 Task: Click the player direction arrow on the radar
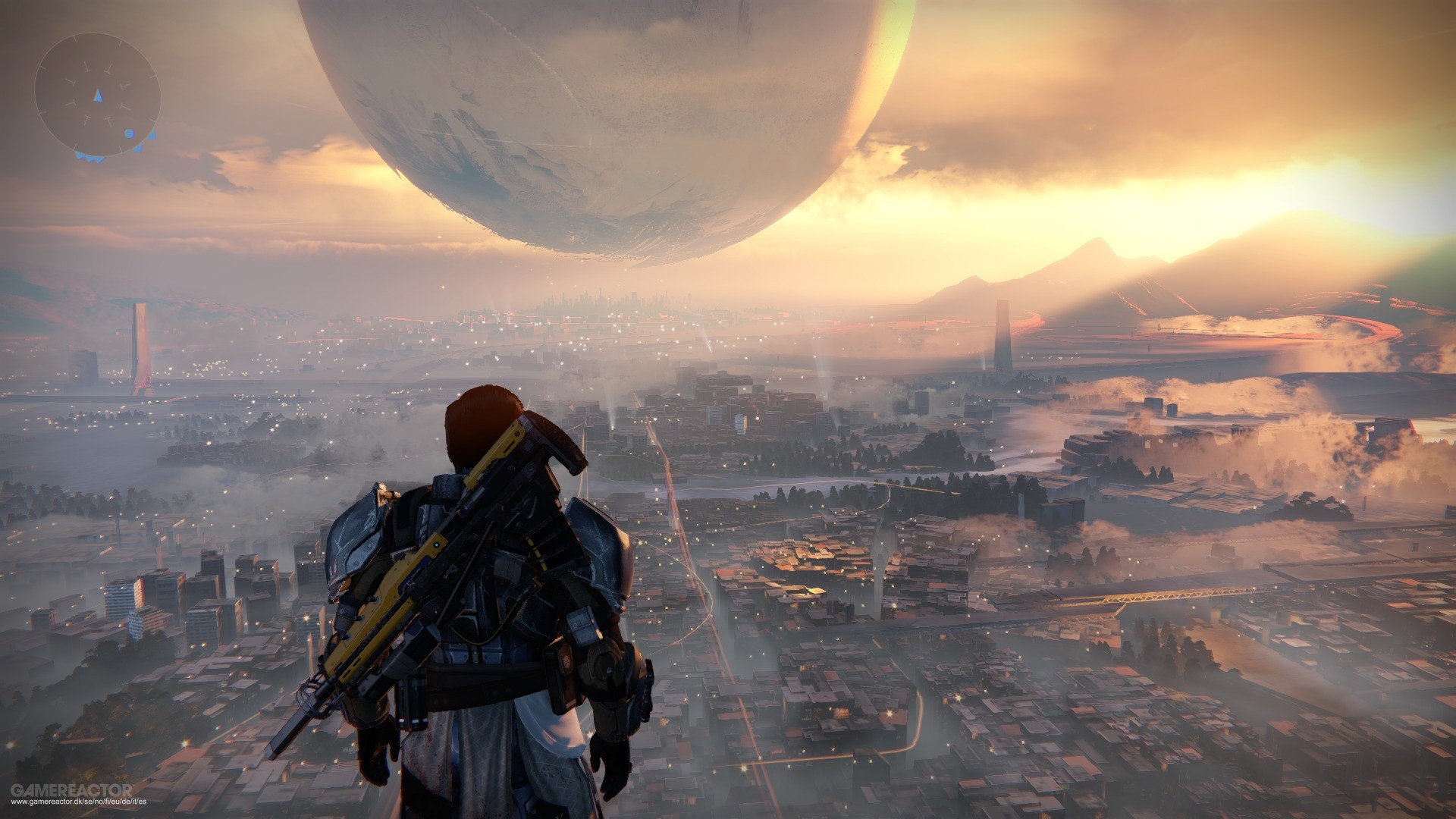[x=98, y=96]
